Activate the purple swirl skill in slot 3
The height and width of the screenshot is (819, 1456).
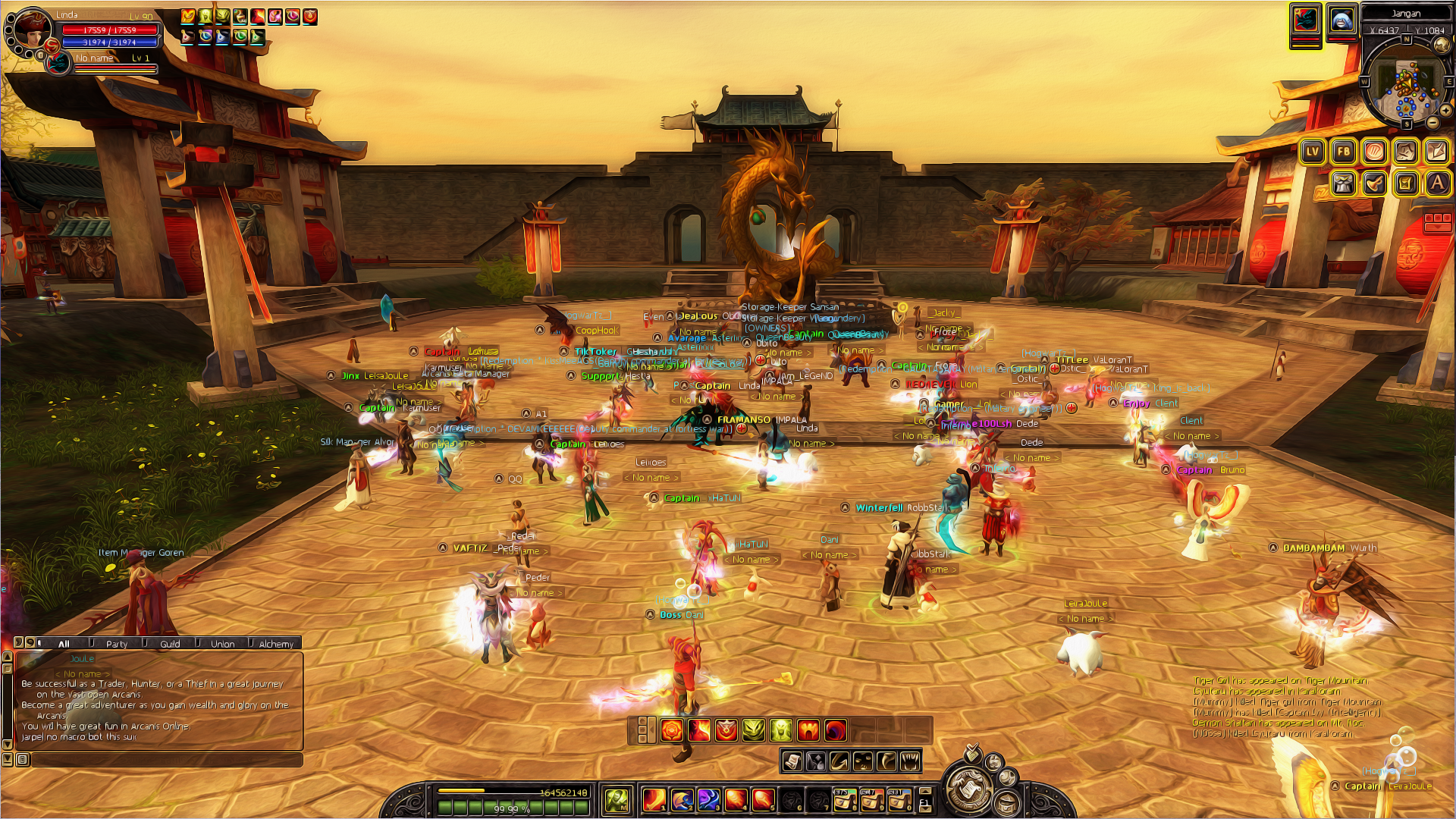coord(708,800)
